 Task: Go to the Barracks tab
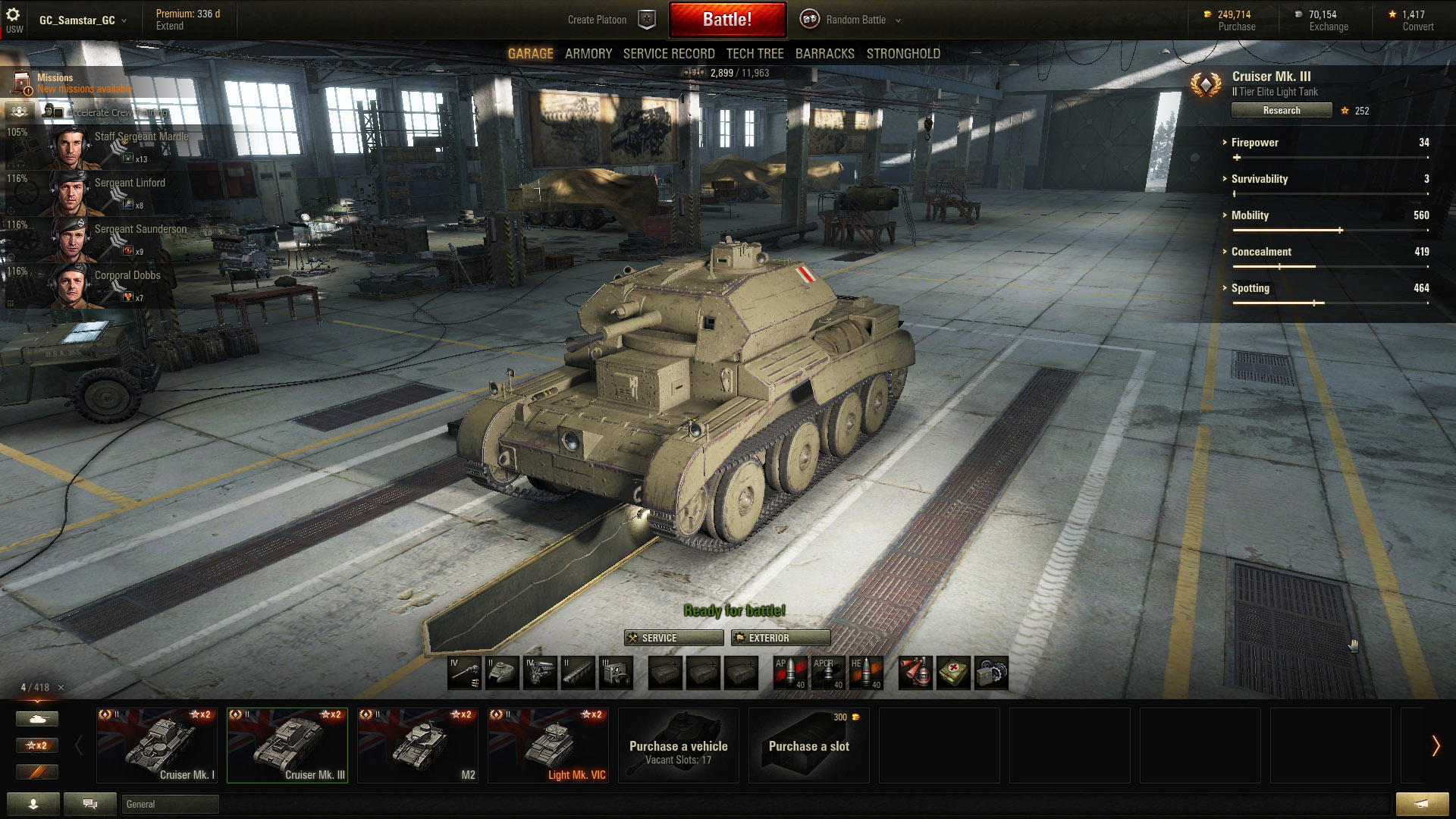[x=824, y=54]
